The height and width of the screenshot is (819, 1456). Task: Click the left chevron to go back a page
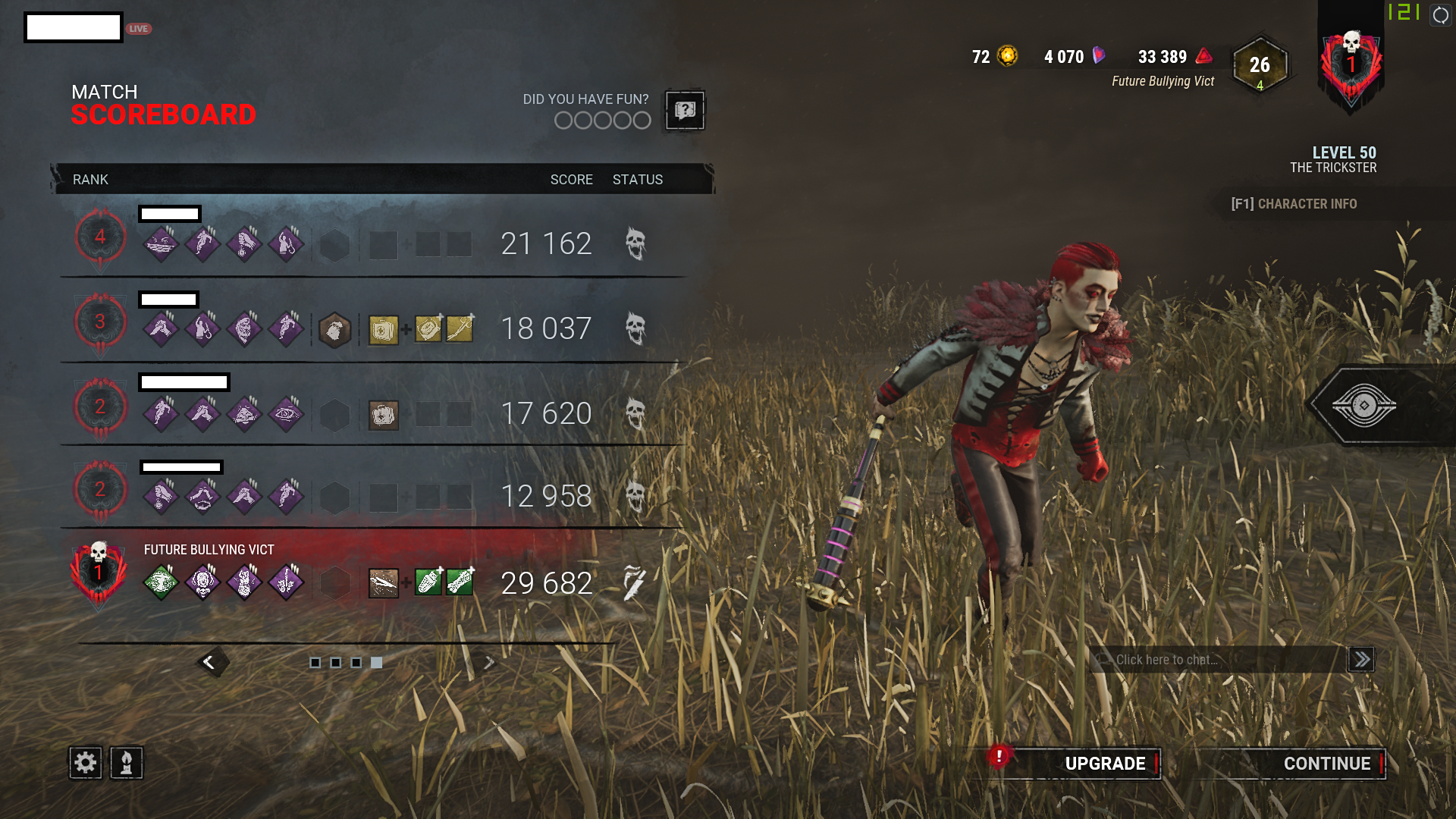[210, 661]
